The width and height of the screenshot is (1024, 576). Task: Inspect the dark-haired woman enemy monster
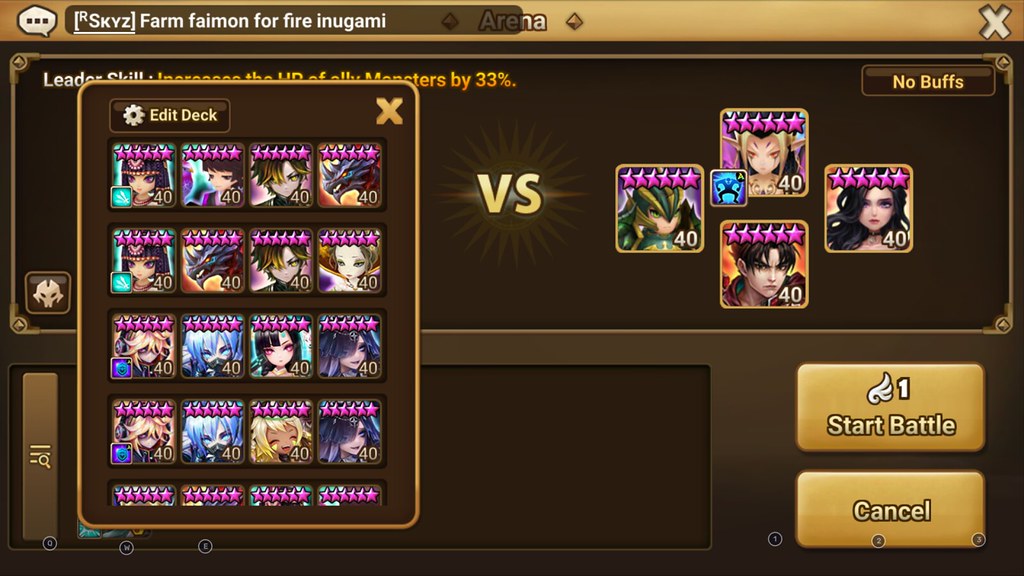868,208
